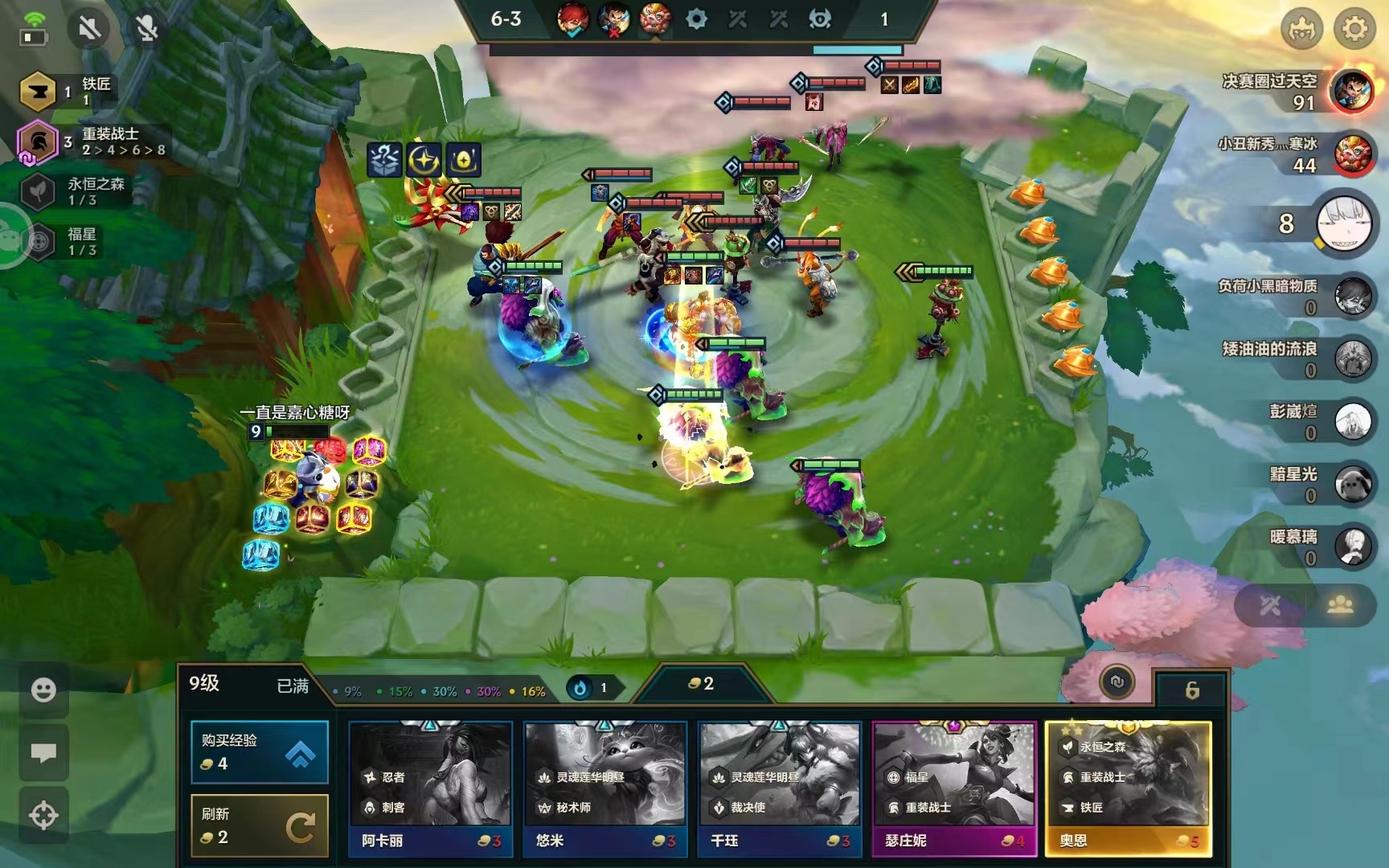Buy the 瑟庄妮 champion card
This screenshot has width=1389, height=868.
pyautogui.click(x=954, y=788)
